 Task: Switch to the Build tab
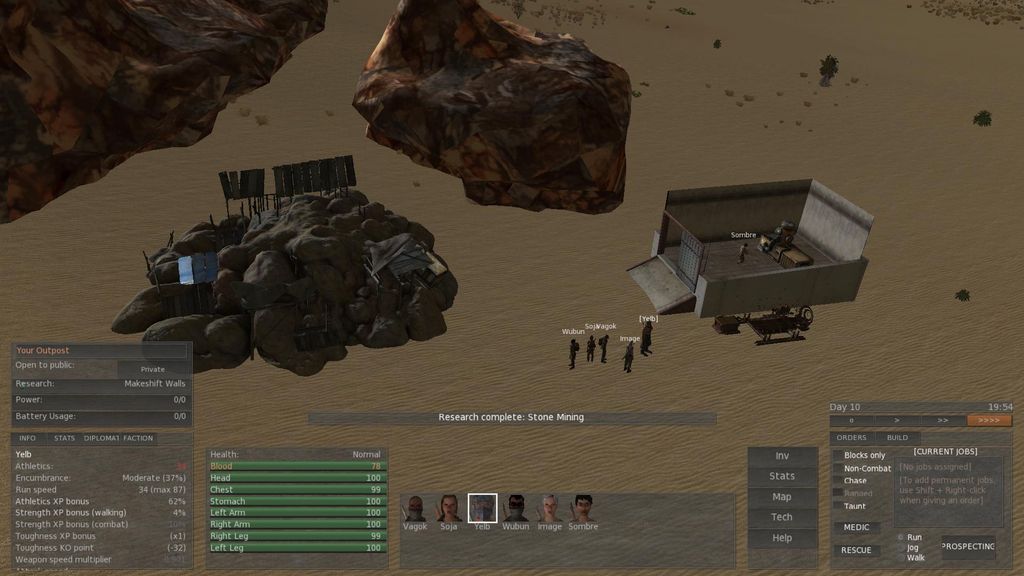pos(897,438)
